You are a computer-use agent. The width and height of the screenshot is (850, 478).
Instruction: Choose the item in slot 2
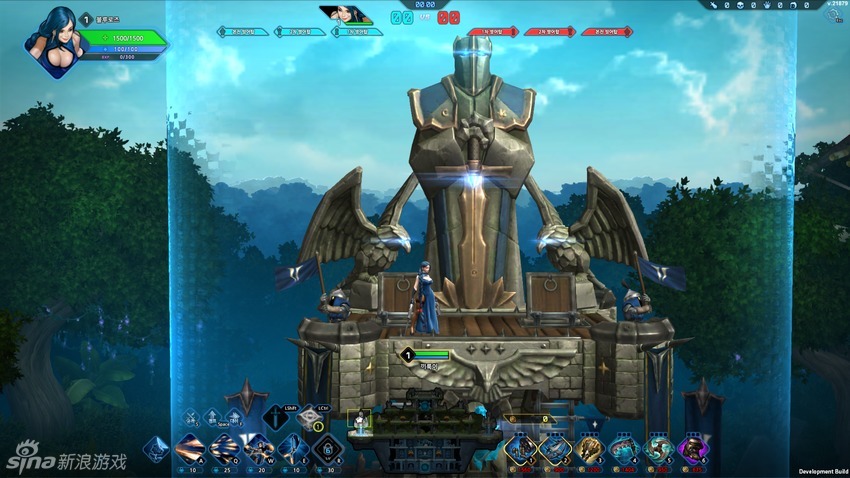(555, 449)
